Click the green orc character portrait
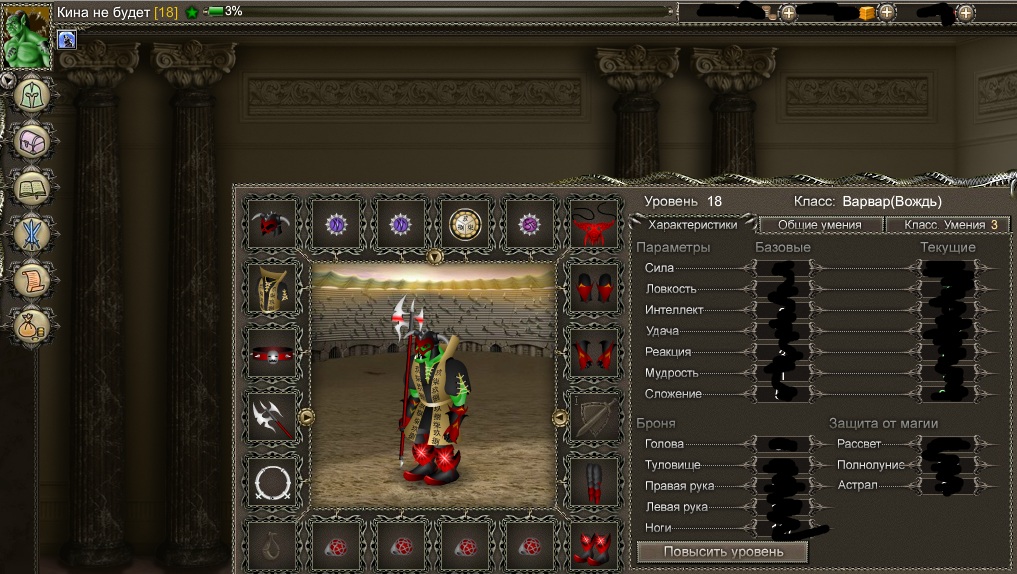The height and width of the screenshot is (574, 1017). point(26,34)
